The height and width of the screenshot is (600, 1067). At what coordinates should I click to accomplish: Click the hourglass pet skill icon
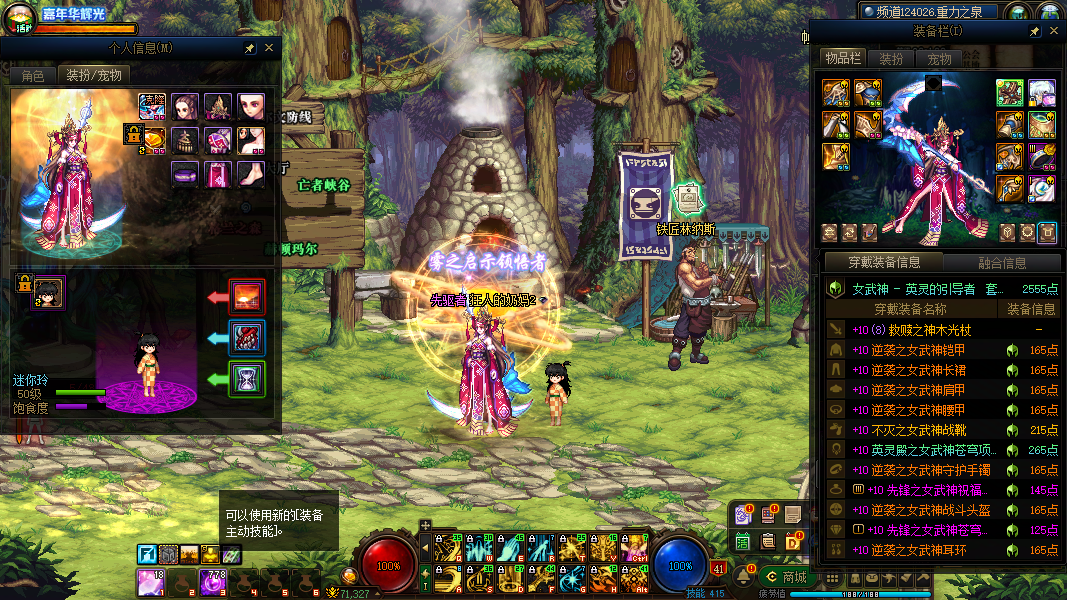tap(247, 379)
